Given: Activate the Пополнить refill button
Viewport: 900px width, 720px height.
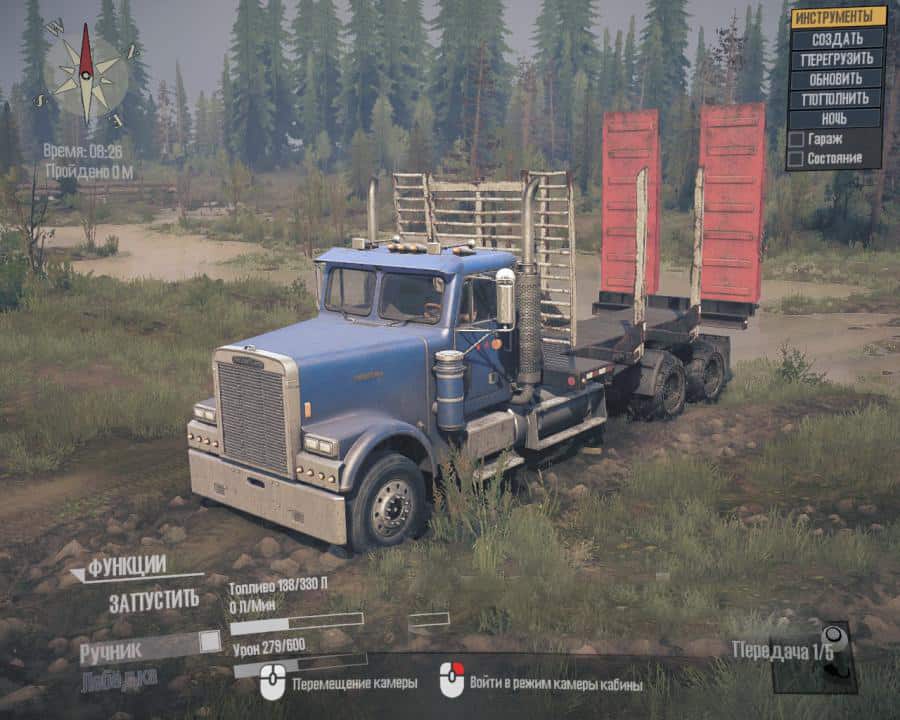Looking at the screenshot, I should [837, 98].
